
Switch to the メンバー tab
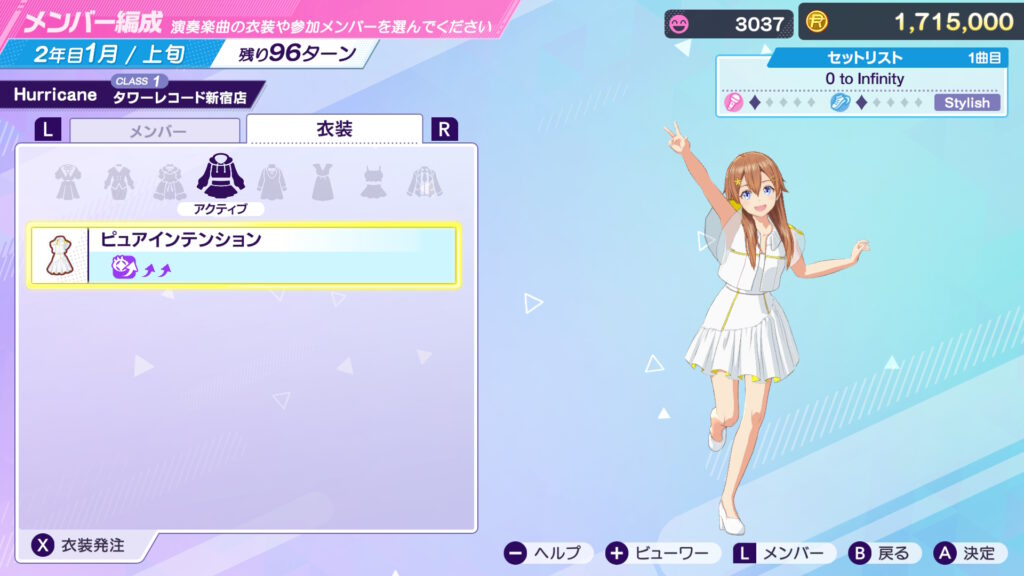click(x=155, y=131)
